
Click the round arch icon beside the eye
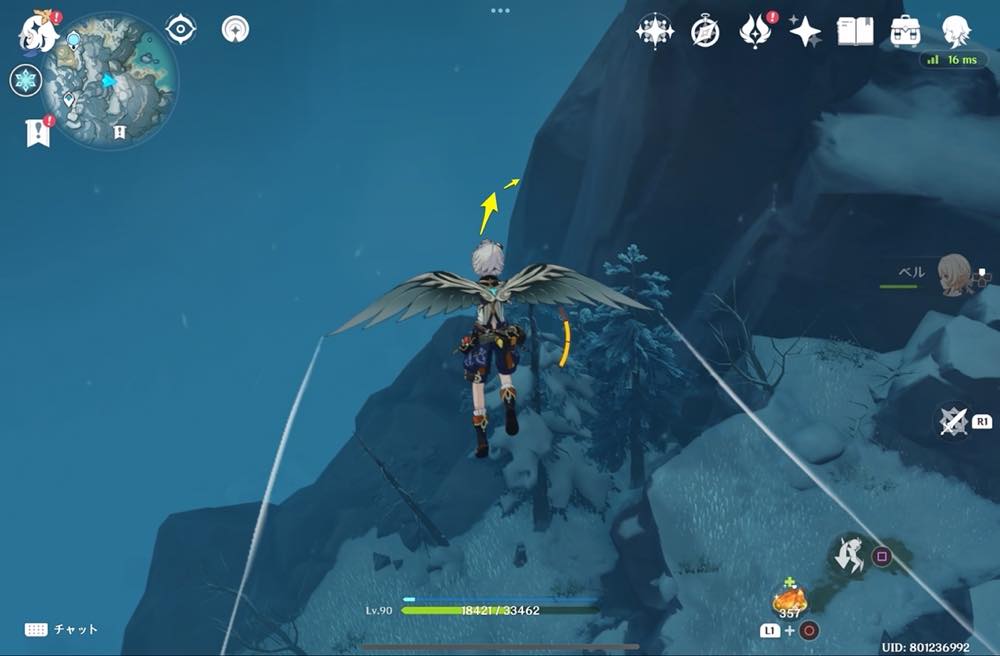pos(236,30)
